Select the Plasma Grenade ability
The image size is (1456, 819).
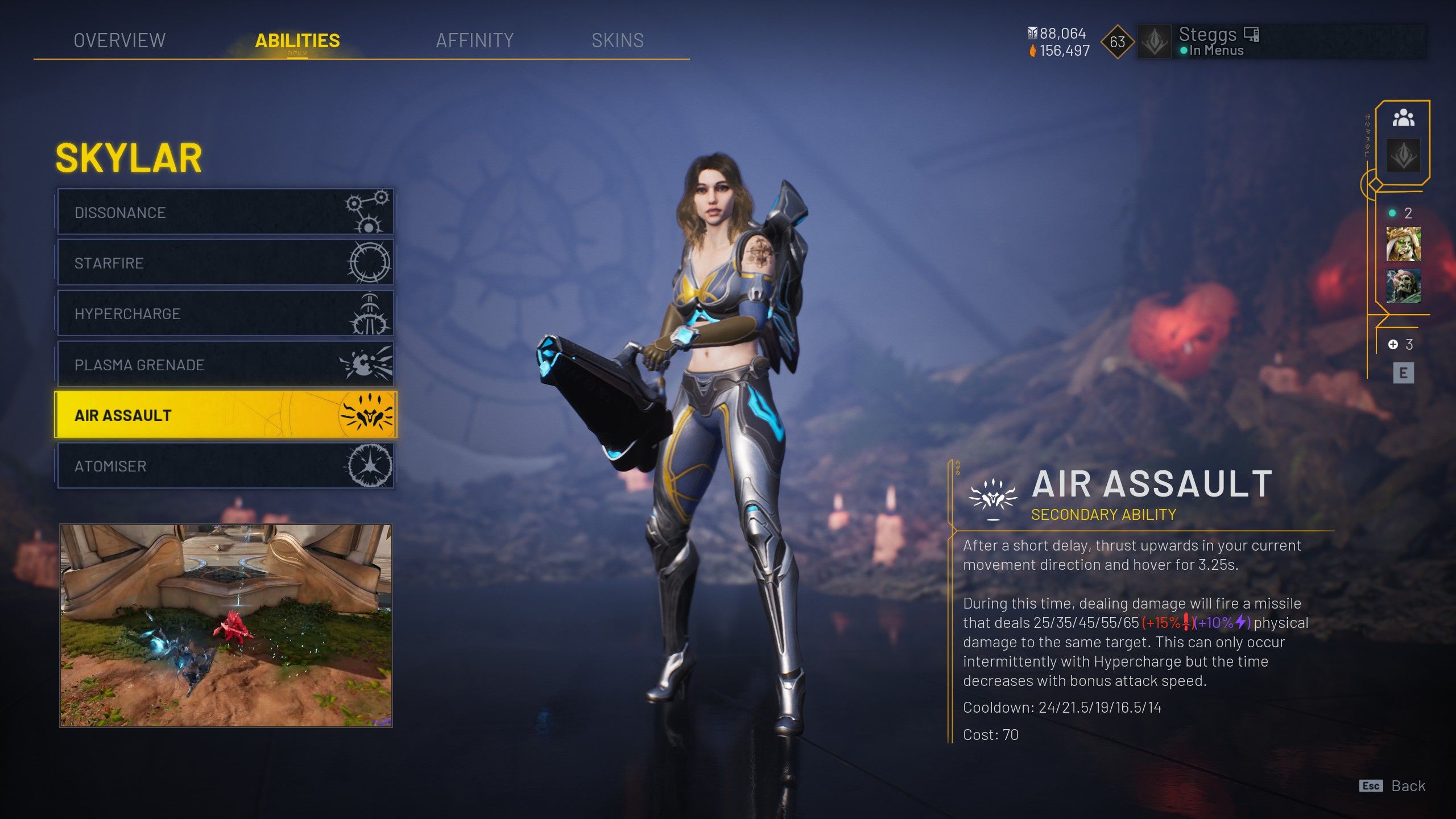click(x=225, y=365)
